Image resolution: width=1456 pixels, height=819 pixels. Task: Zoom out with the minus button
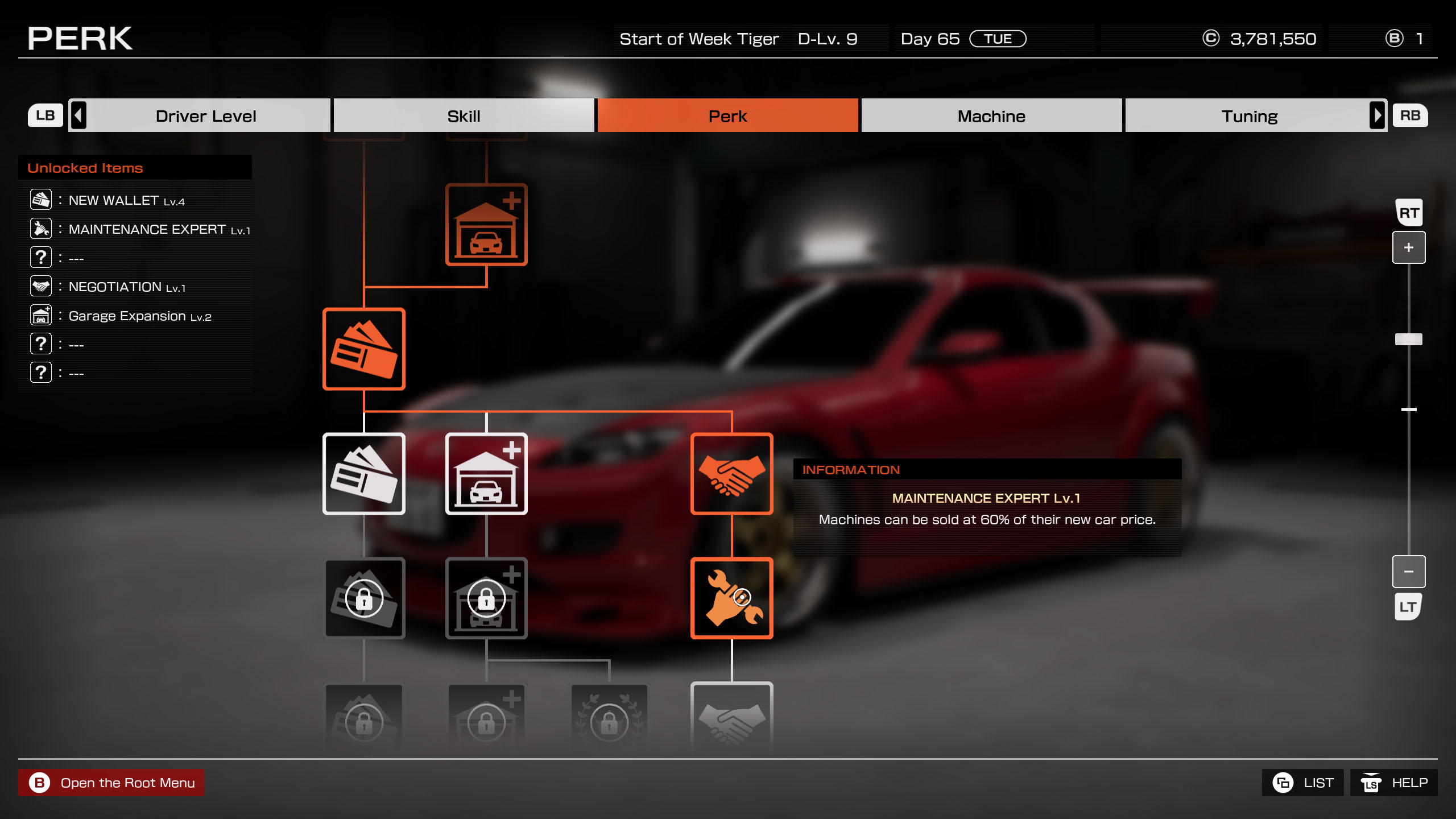coord(1408,571)
